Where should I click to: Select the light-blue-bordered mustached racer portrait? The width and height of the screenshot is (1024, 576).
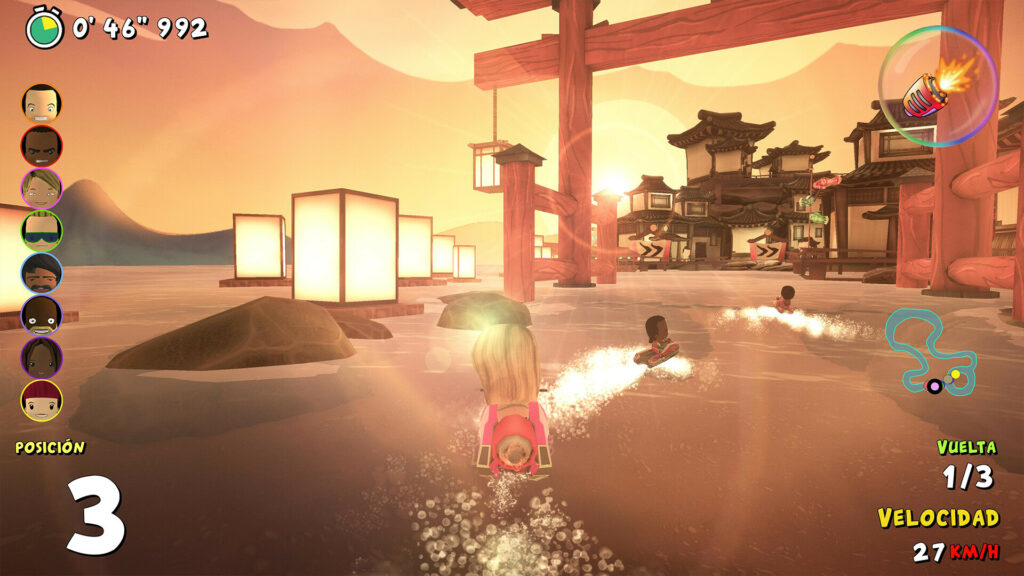tap(41, 273)
